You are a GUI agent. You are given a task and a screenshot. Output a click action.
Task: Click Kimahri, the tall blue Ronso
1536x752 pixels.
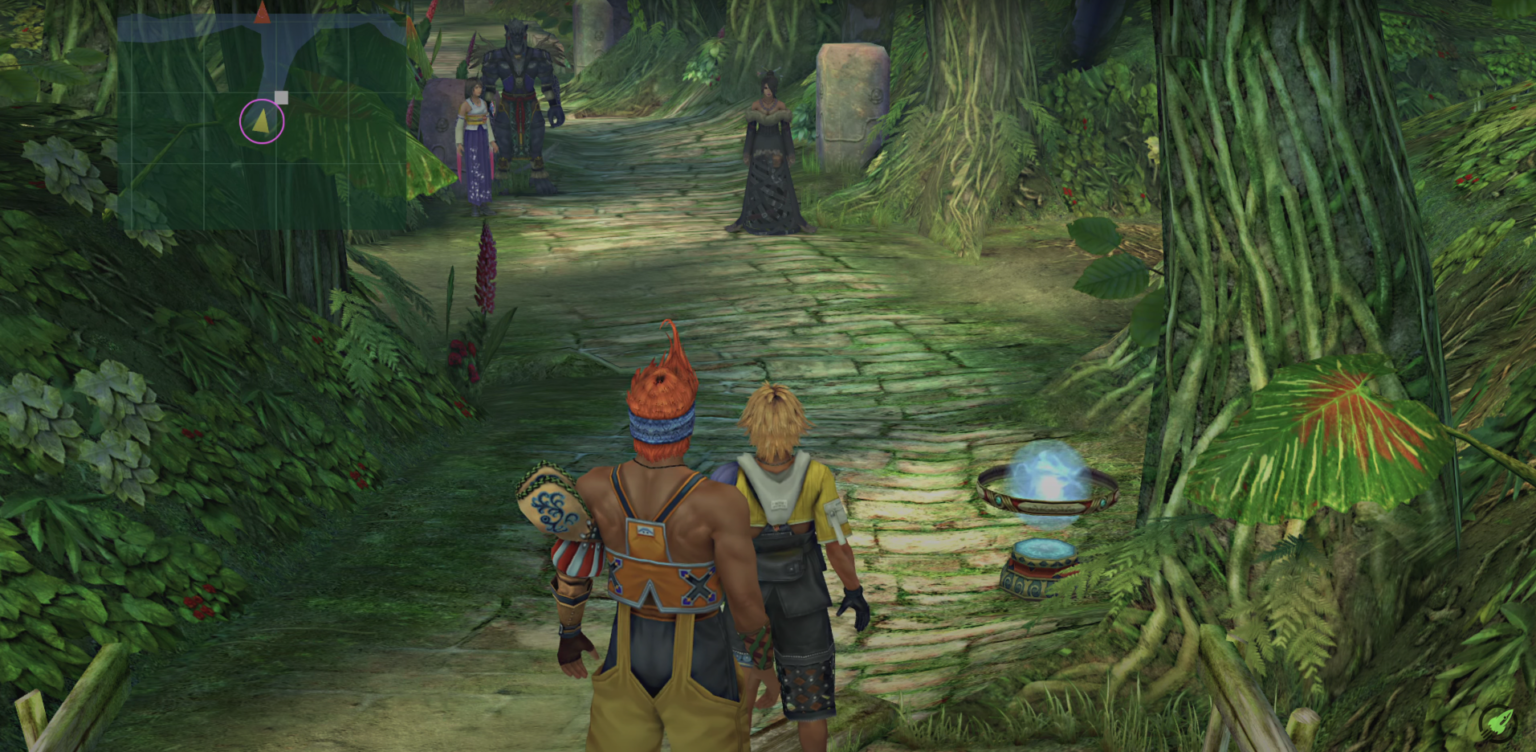[x=520, y=90]
